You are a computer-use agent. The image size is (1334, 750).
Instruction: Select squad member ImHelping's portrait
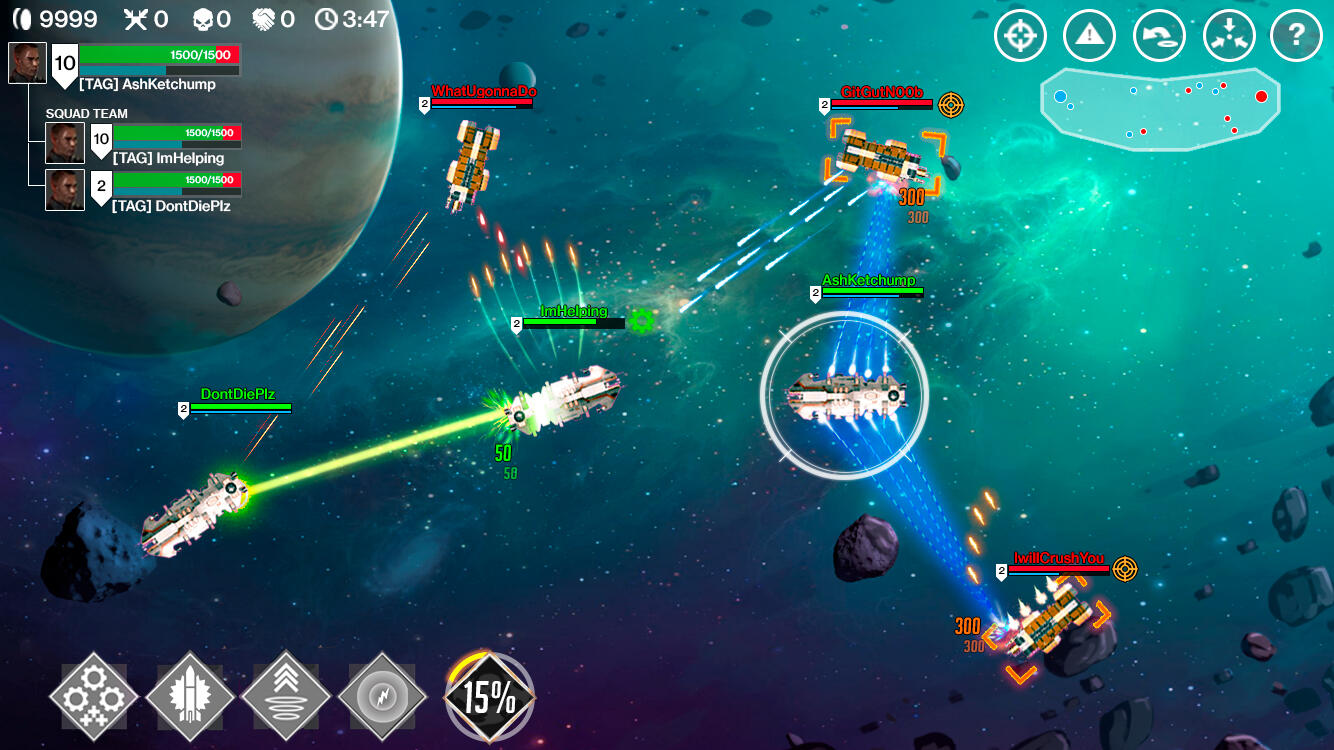click(65, 143)
